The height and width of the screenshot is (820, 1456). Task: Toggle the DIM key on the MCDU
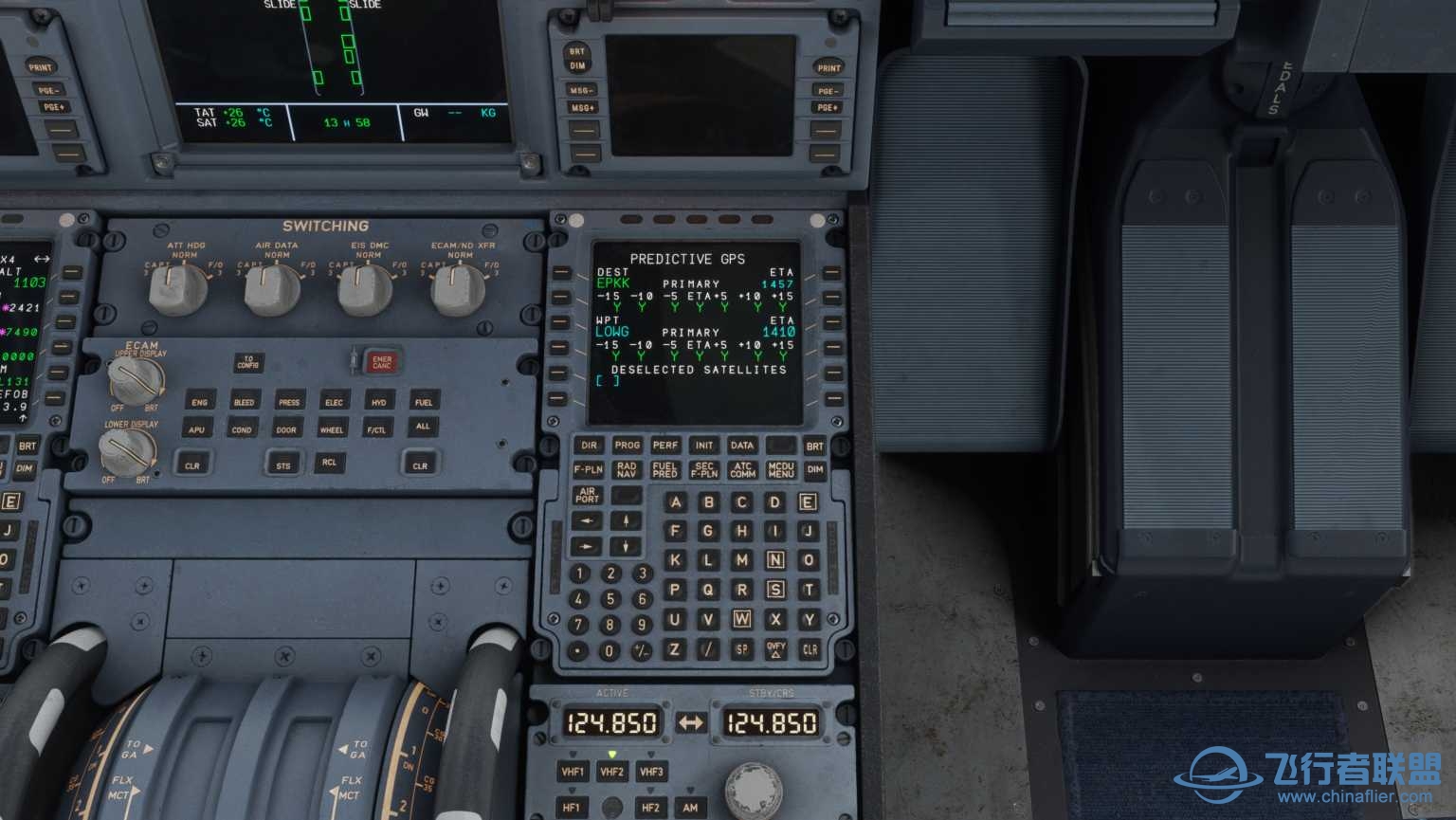click(x=812, y=469)
